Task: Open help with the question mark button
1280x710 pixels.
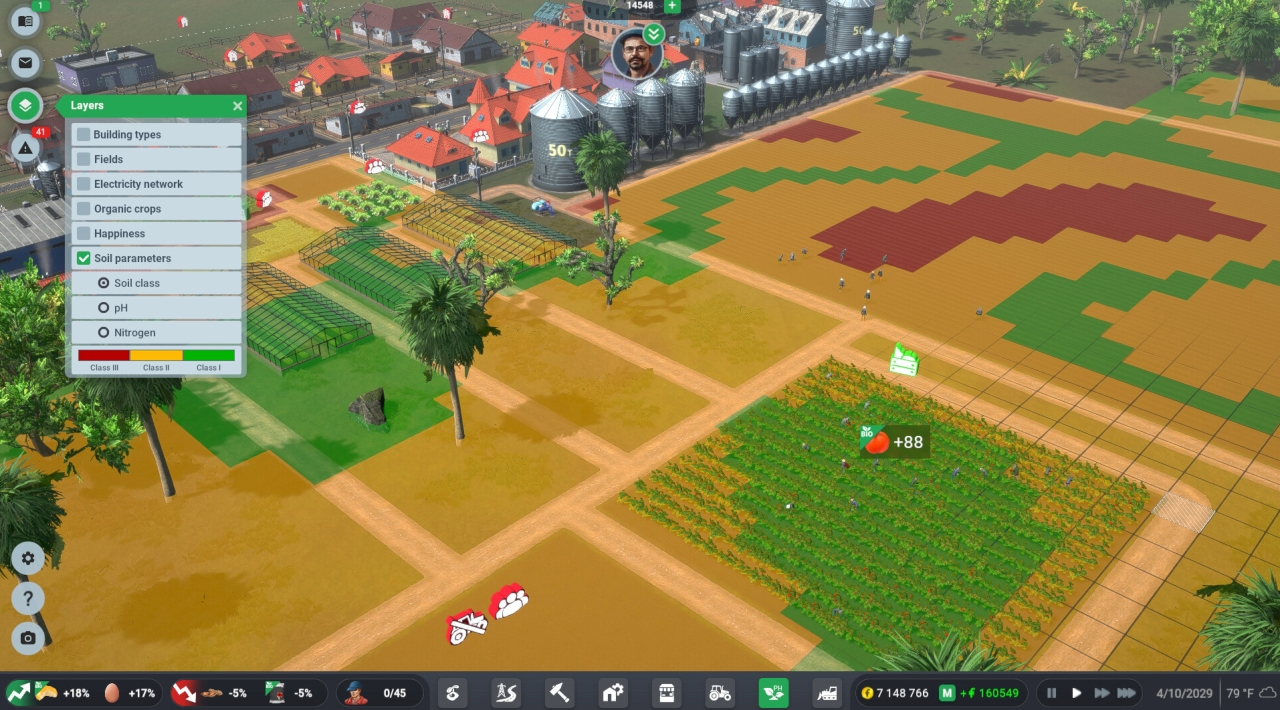Action: [28, 598]
